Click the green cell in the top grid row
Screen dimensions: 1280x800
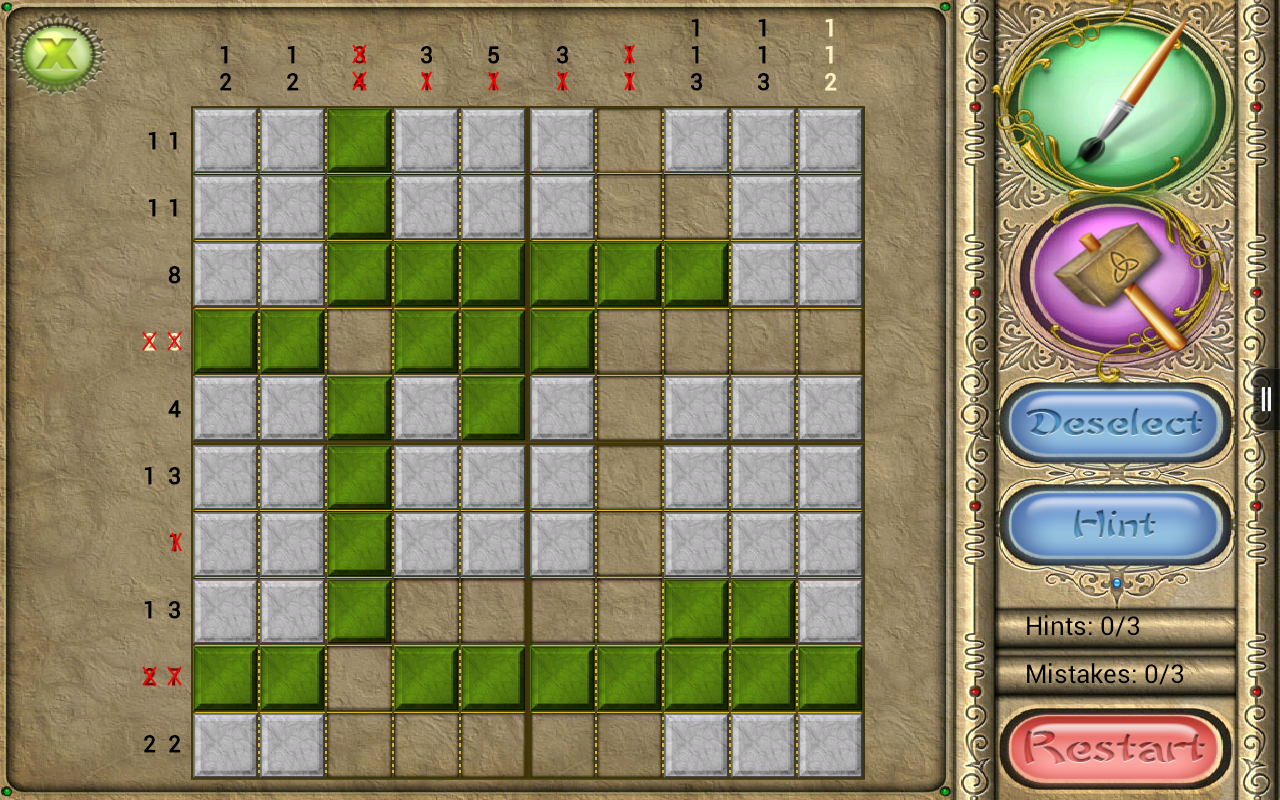[357, 142]
